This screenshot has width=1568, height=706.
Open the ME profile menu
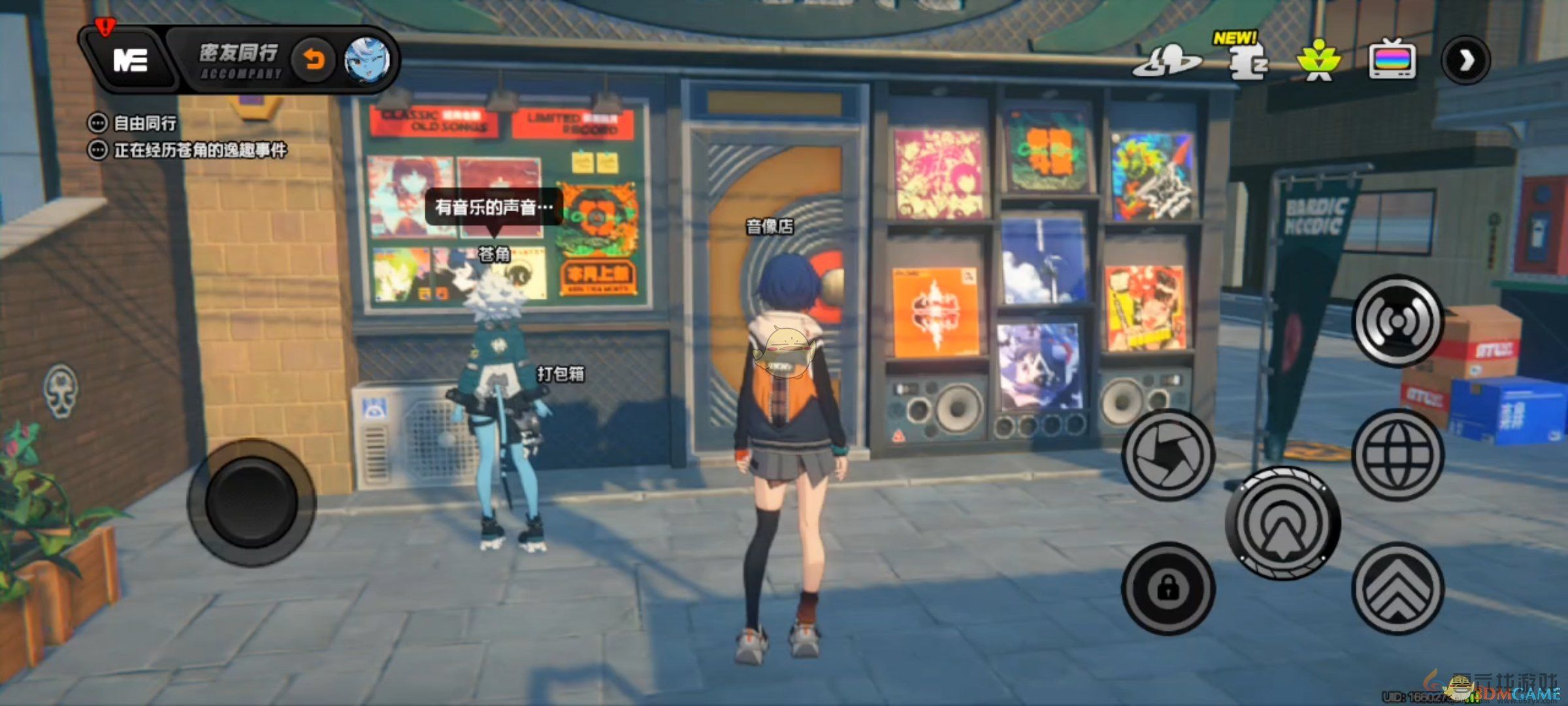click(x=130, y=61)
